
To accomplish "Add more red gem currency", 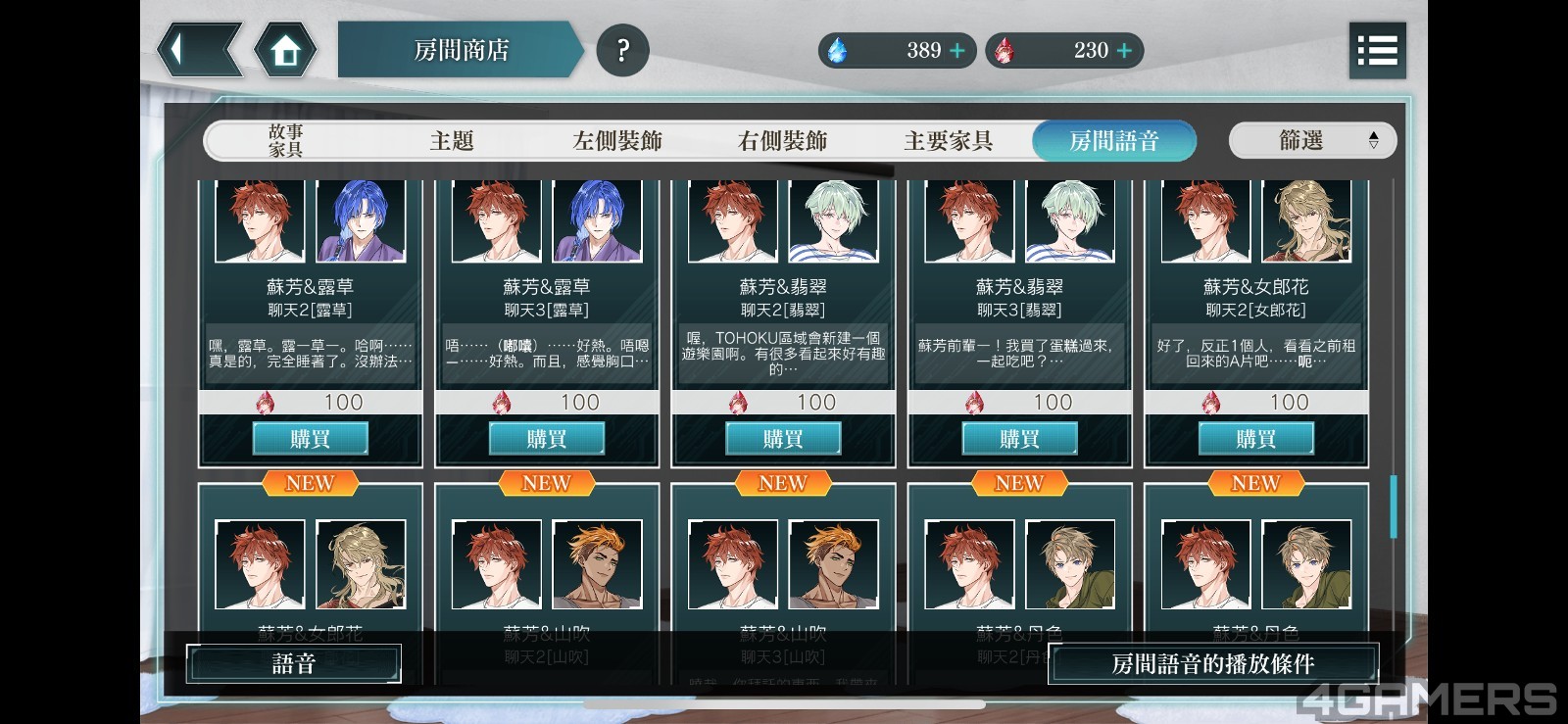I will (1124, 50).
